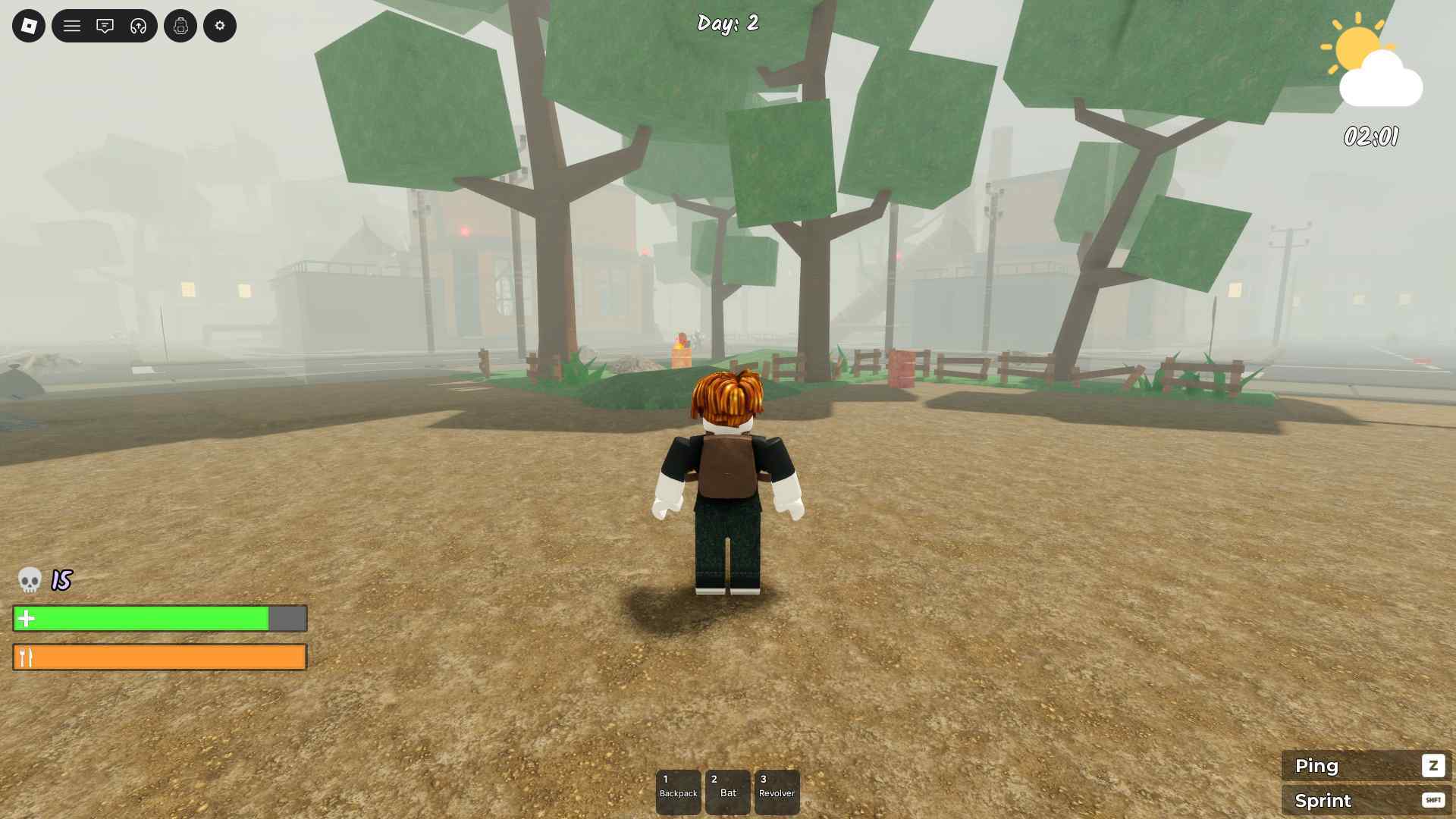Select the Revolver hotbar slot
The width and height of the screenshot is (1456, 819).
[x=777, y=792]
